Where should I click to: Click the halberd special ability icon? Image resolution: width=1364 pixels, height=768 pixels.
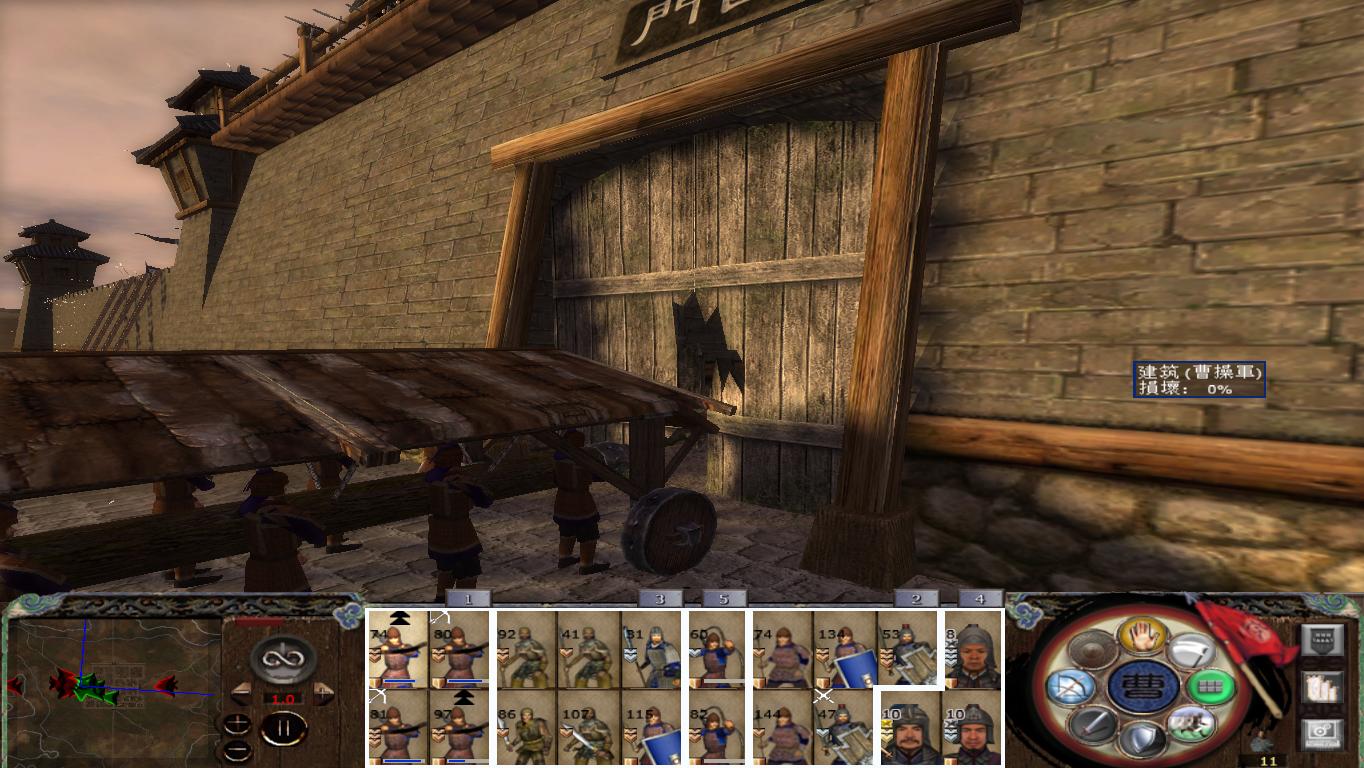pos(1192,648)
